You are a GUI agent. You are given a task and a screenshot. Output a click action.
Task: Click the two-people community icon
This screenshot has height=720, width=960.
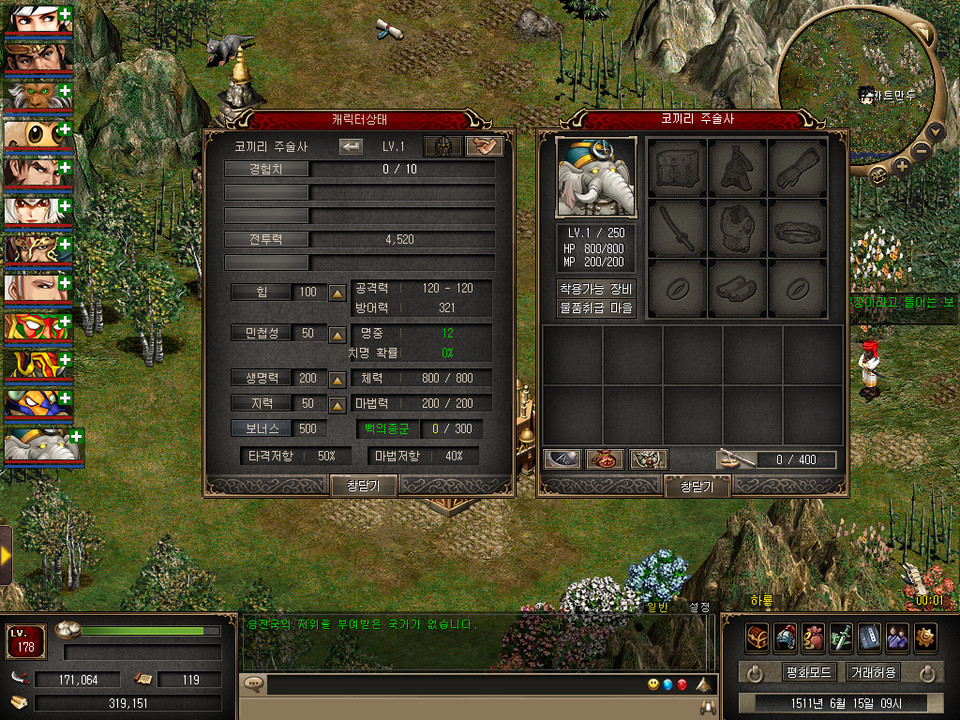(x=897, y=636)
